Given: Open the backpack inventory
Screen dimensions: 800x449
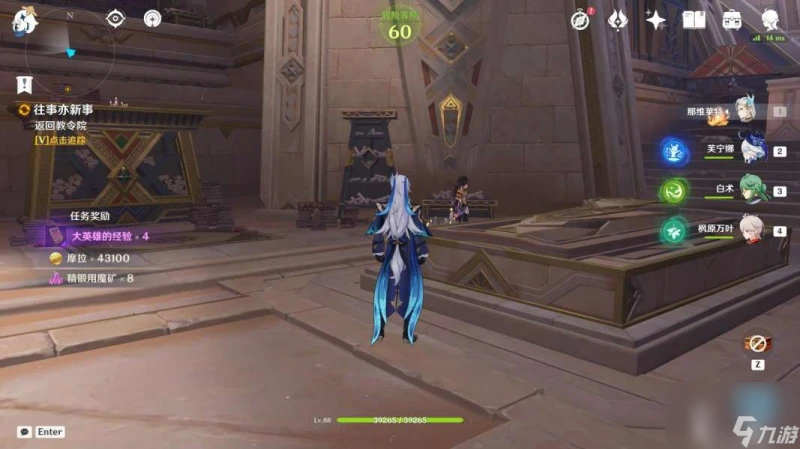Looking at the screenshot, I should pyautogui.click(x=732, y=19).
